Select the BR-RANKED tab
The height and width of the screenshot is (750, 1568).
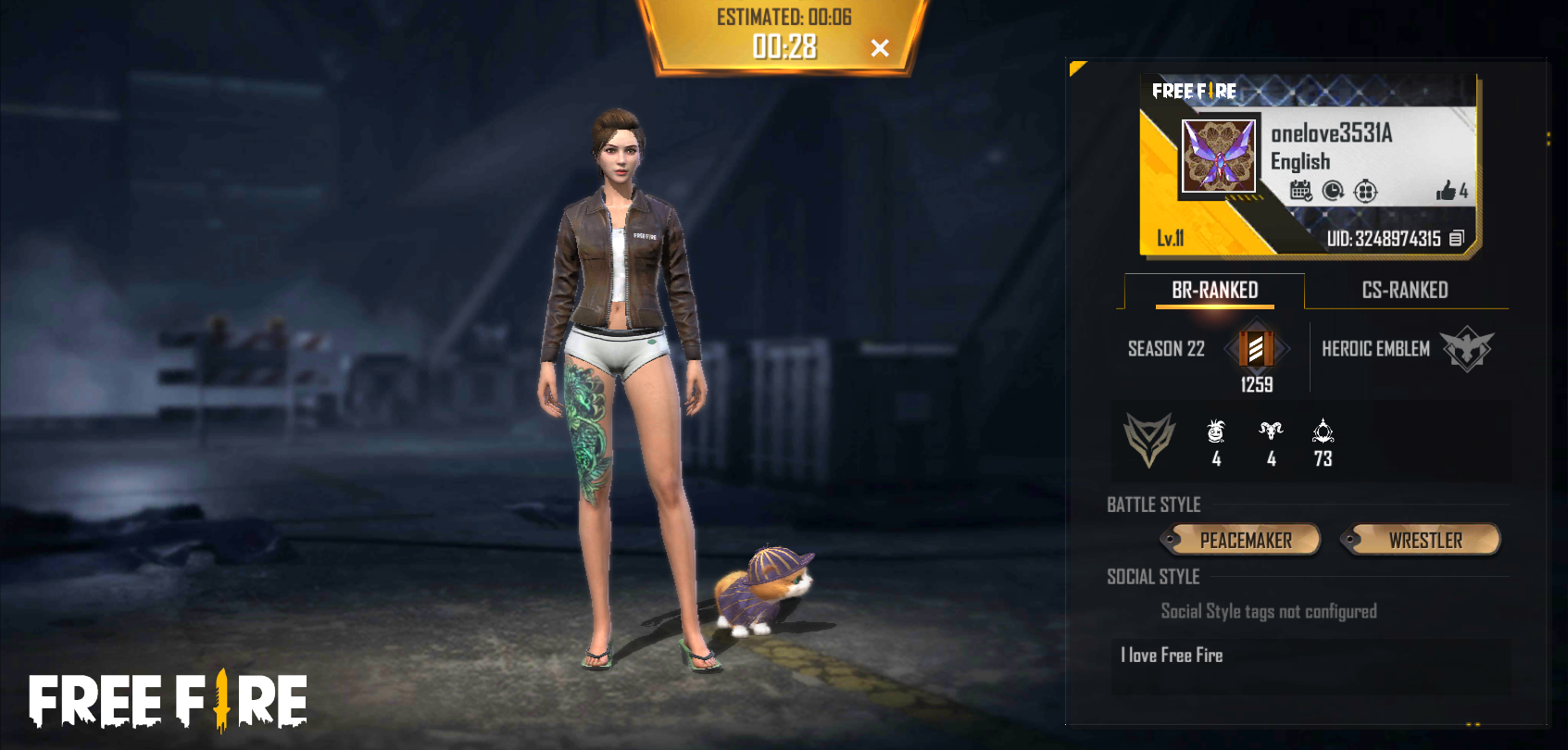coord(1214,290)
